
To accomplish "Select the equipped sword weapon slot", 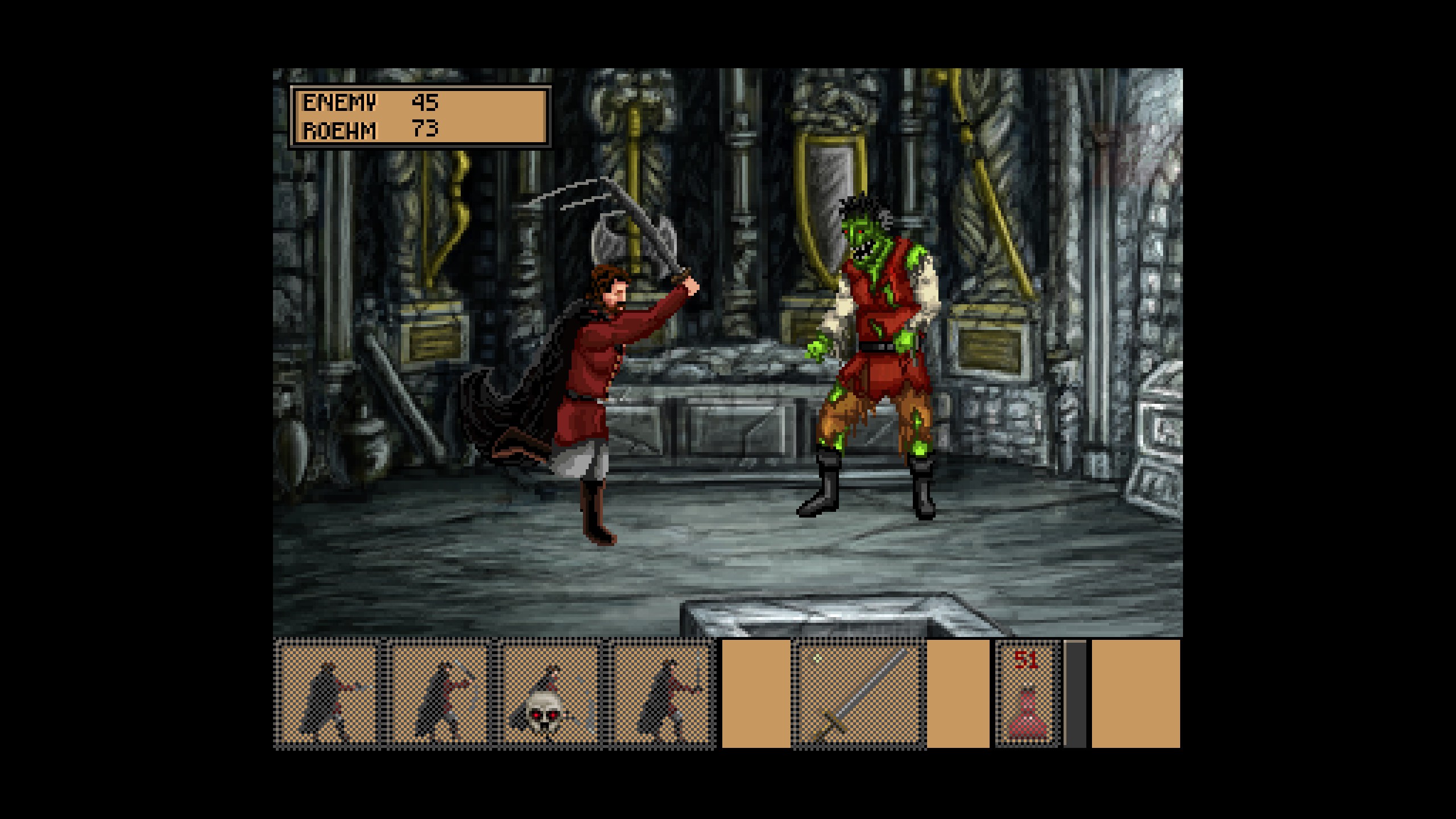I will tap(859, 694).
